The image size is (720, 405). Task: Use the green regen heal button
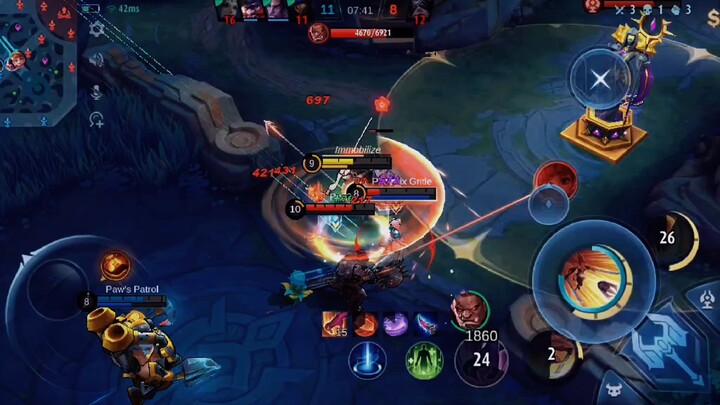pos(424,360)
